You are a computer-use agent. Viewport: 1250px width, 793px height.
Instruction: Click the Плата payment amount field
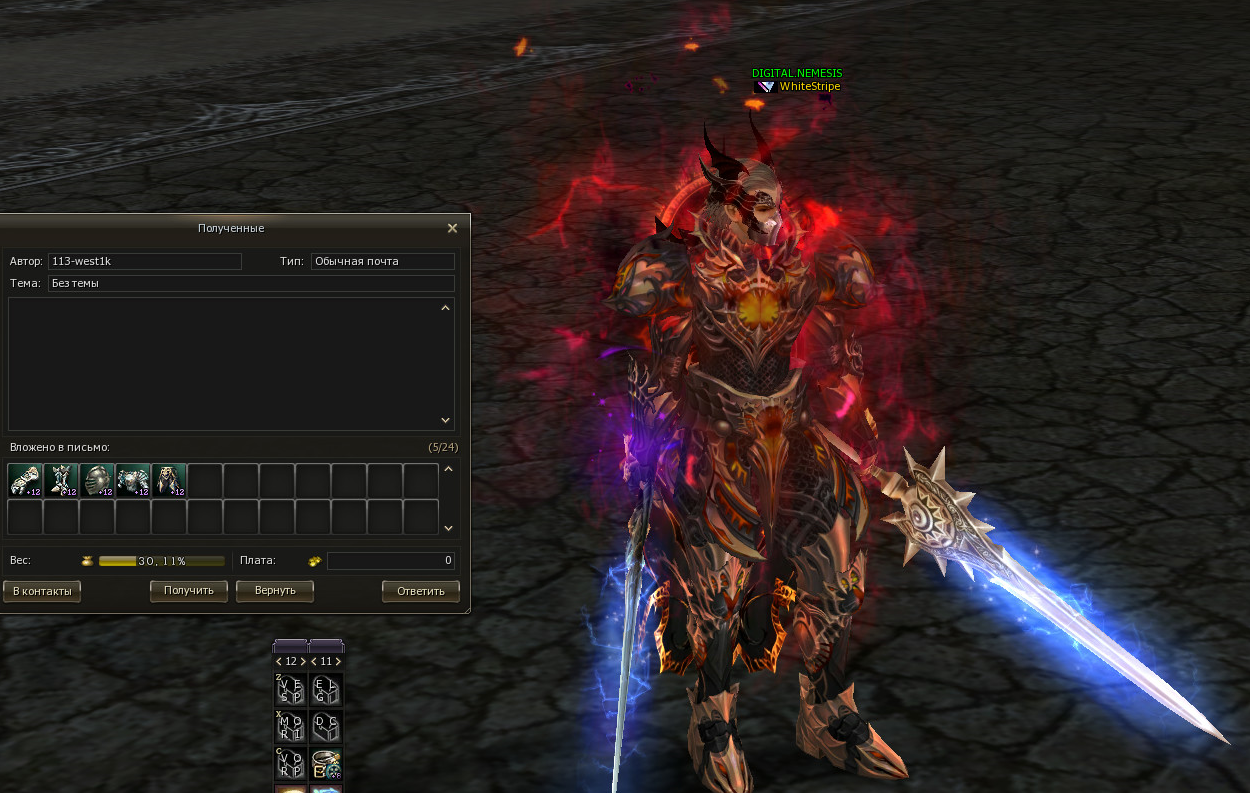[x=390, y=561]
